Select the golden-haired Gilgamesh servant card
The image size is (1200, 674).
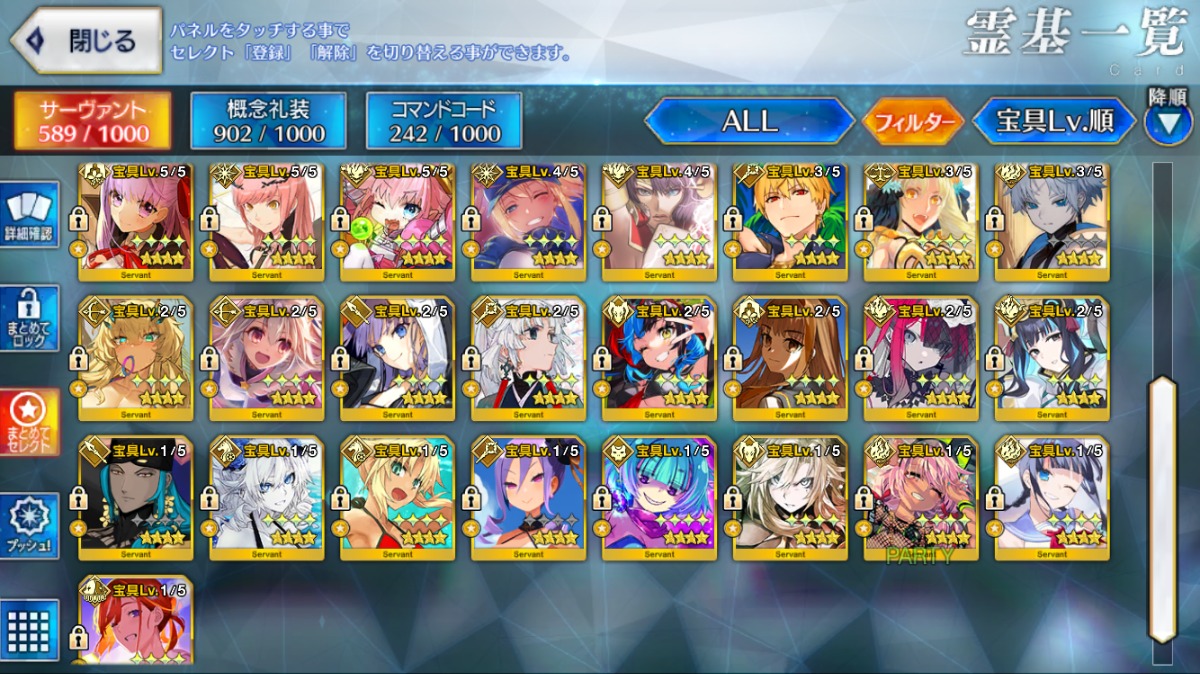790,222
